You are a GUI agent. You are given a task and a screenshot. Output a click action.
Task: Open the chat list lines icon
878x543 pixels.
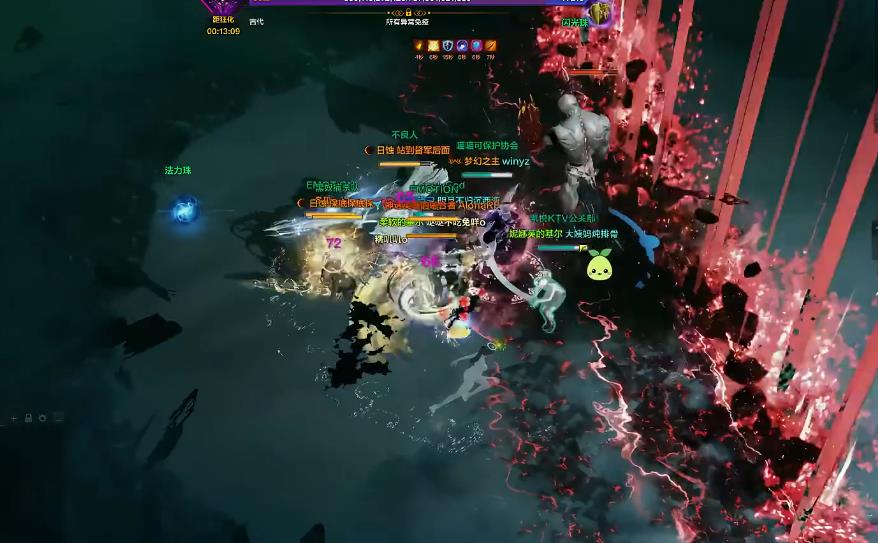[56, 418]
